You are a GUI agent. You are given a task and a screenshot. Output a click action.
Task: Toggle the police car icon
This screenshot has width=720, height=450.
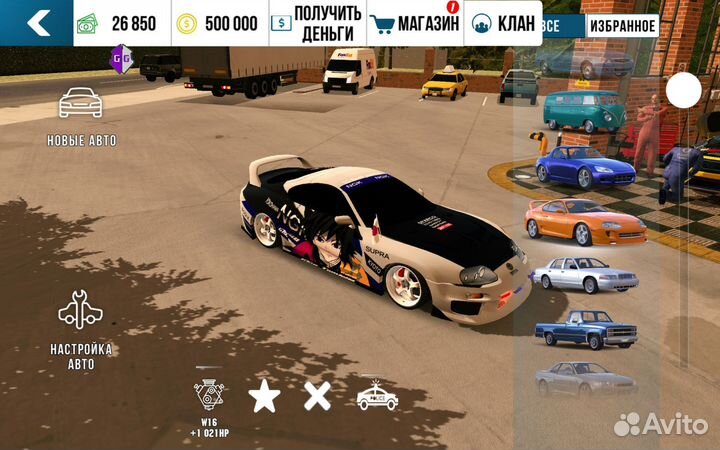377,397
